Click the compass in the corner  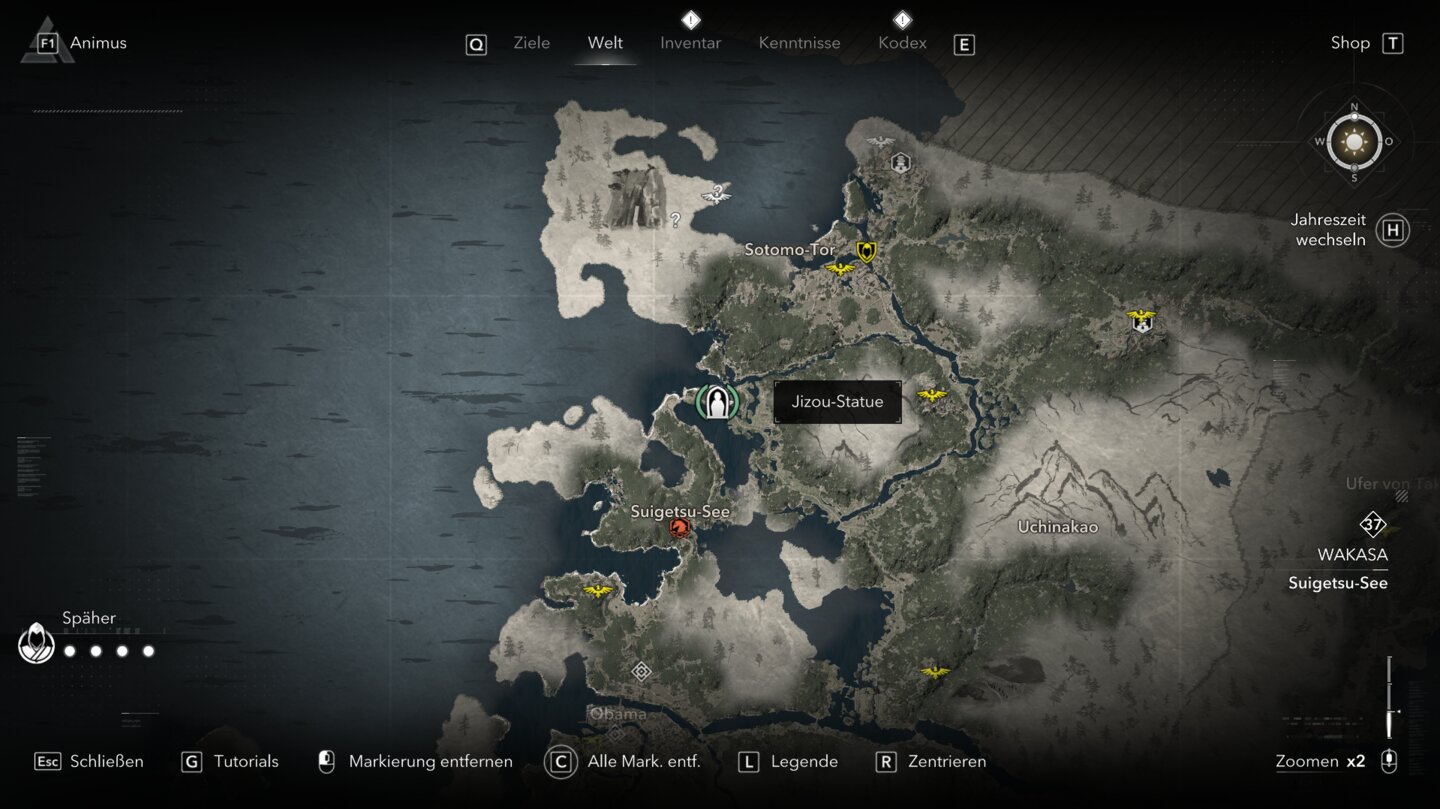1354,142
